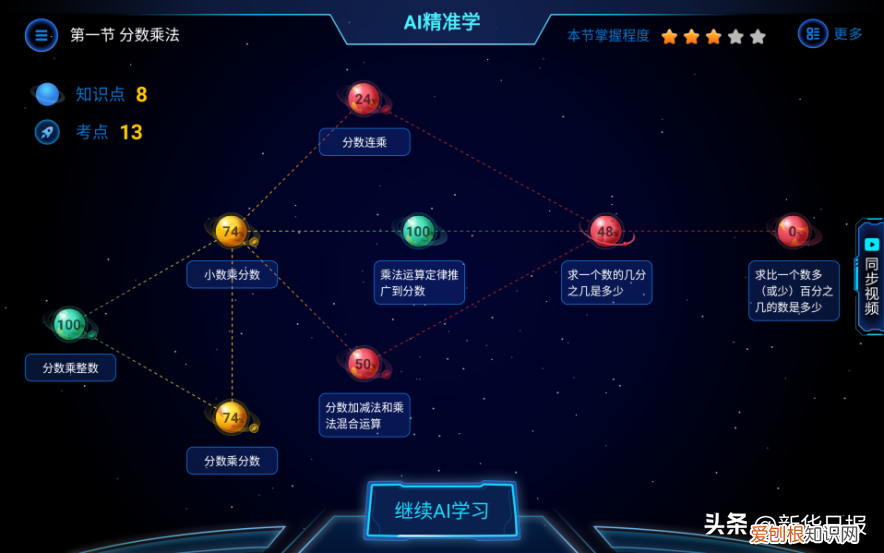
Task: Choose the 分数加减法和乘法混合运算 node
Action: [363, 363]
